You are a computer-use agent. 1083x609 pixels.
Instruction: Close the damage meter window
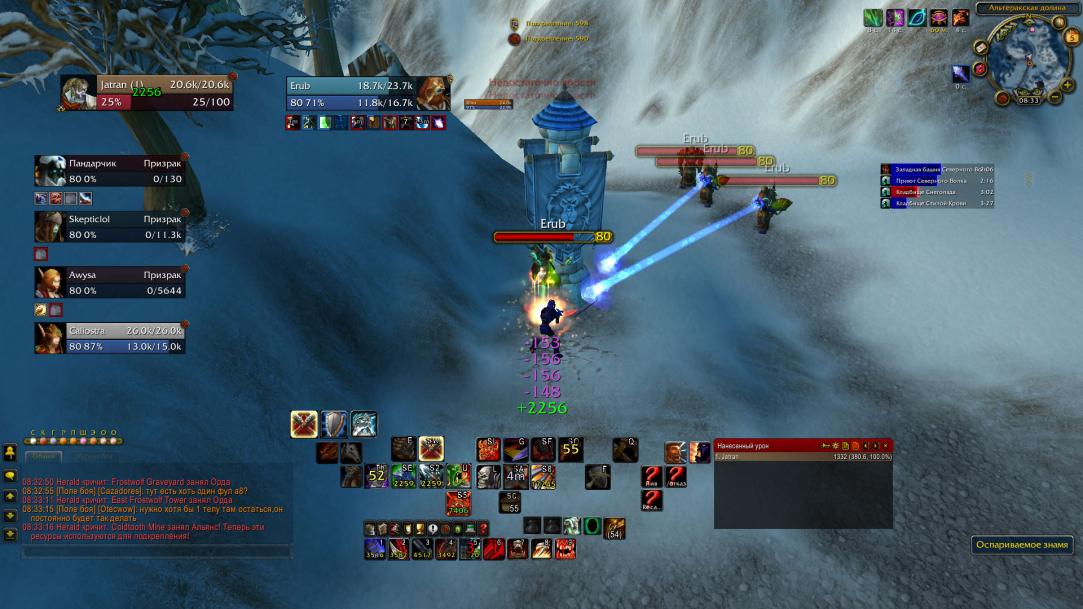885,445
